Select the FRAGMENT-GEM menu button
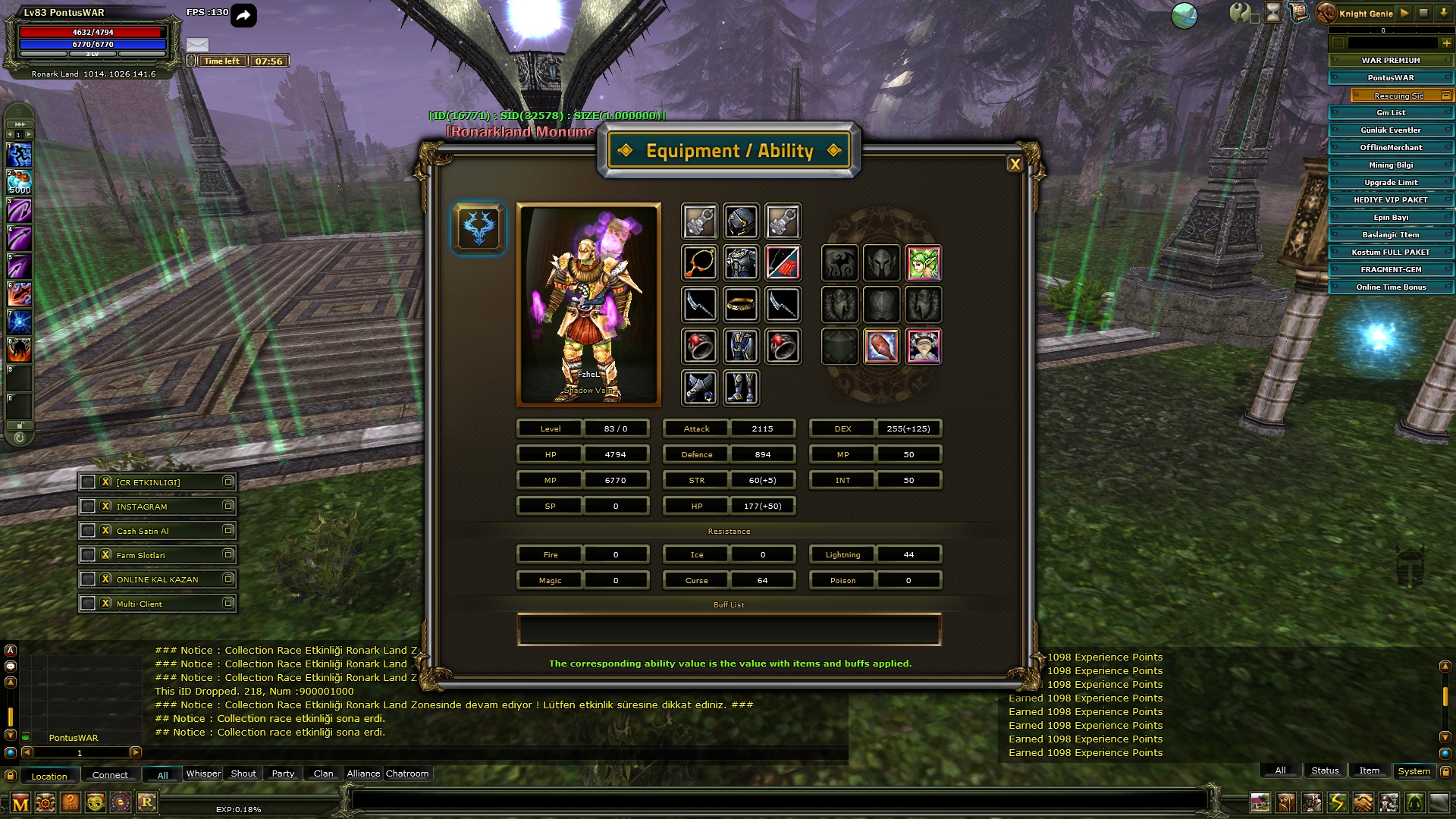Screen dimensions: 1456x819 [1390, 270]
